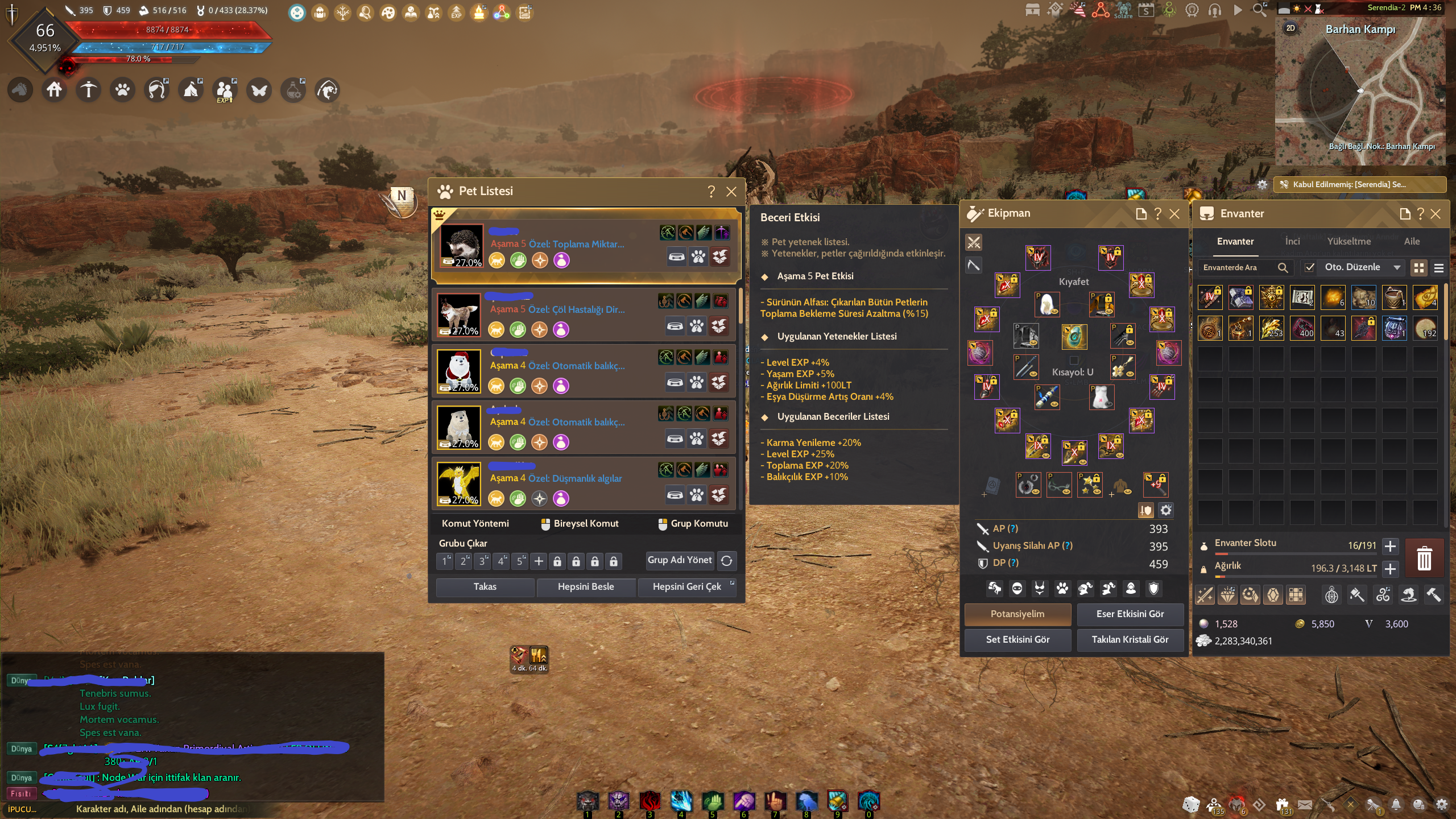Click Eser Etkisini Gör button

1130,614
